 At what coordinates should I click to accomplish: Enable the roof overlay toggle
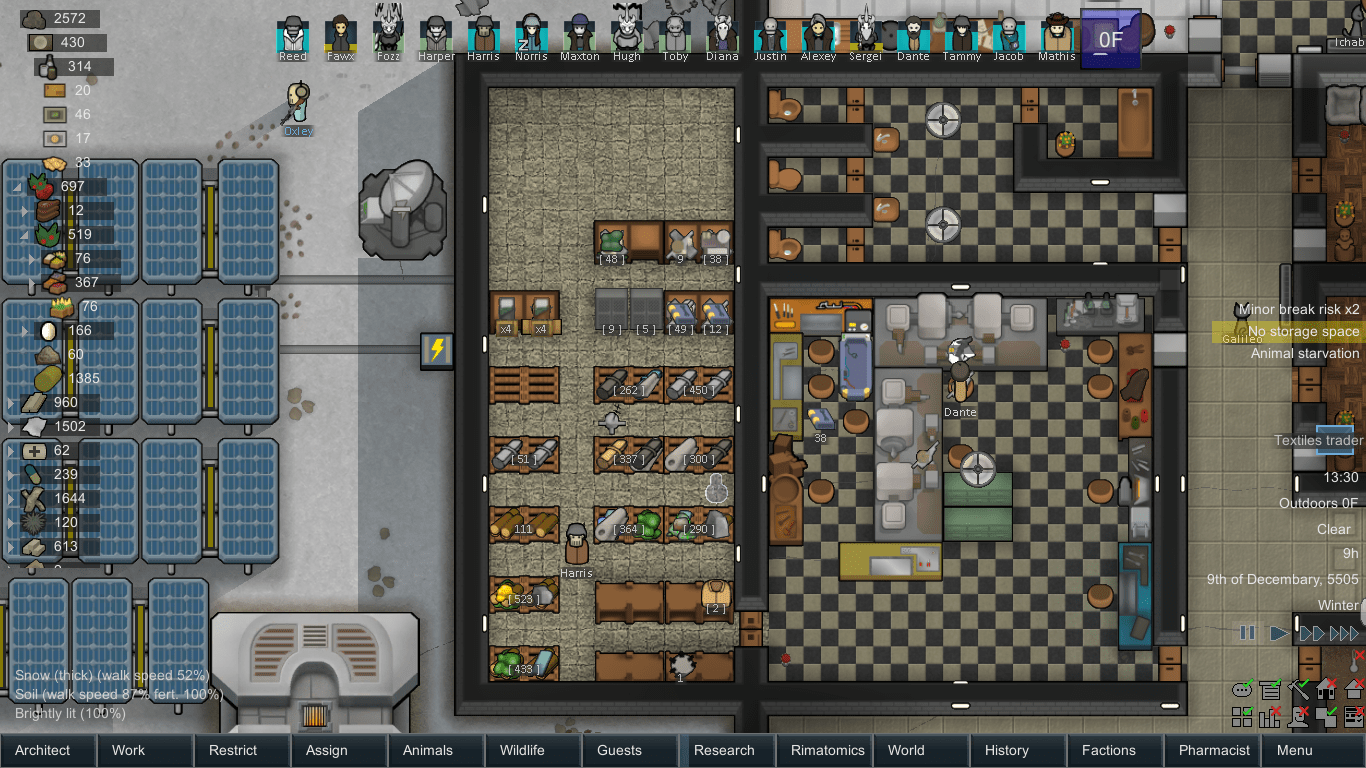pos(1352,690)
